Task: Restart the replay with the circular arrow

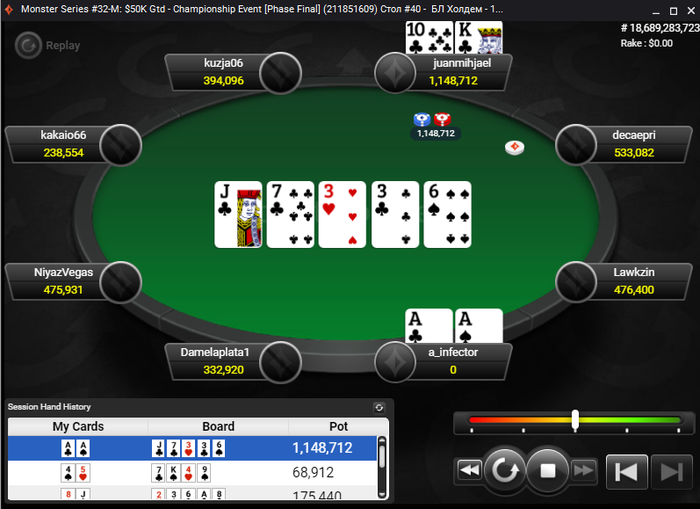Action: 506,470
